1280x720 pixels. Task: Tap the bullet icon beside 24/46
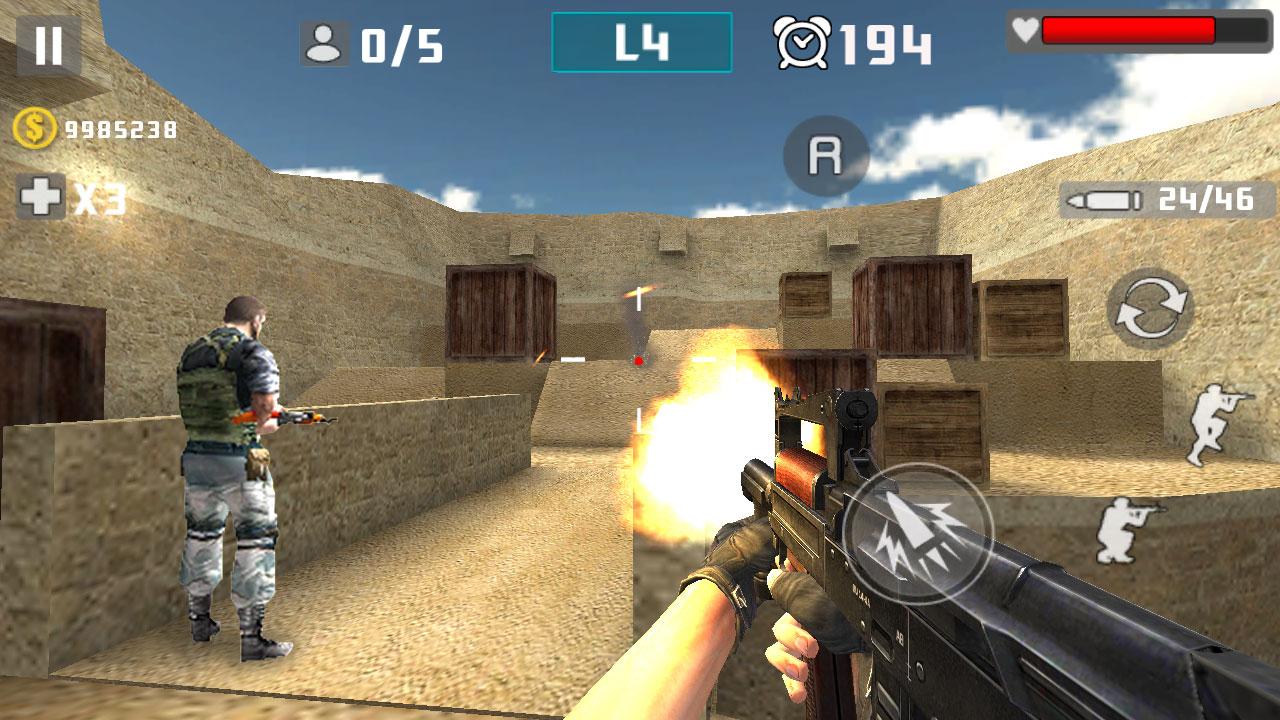coord(1108,200)
